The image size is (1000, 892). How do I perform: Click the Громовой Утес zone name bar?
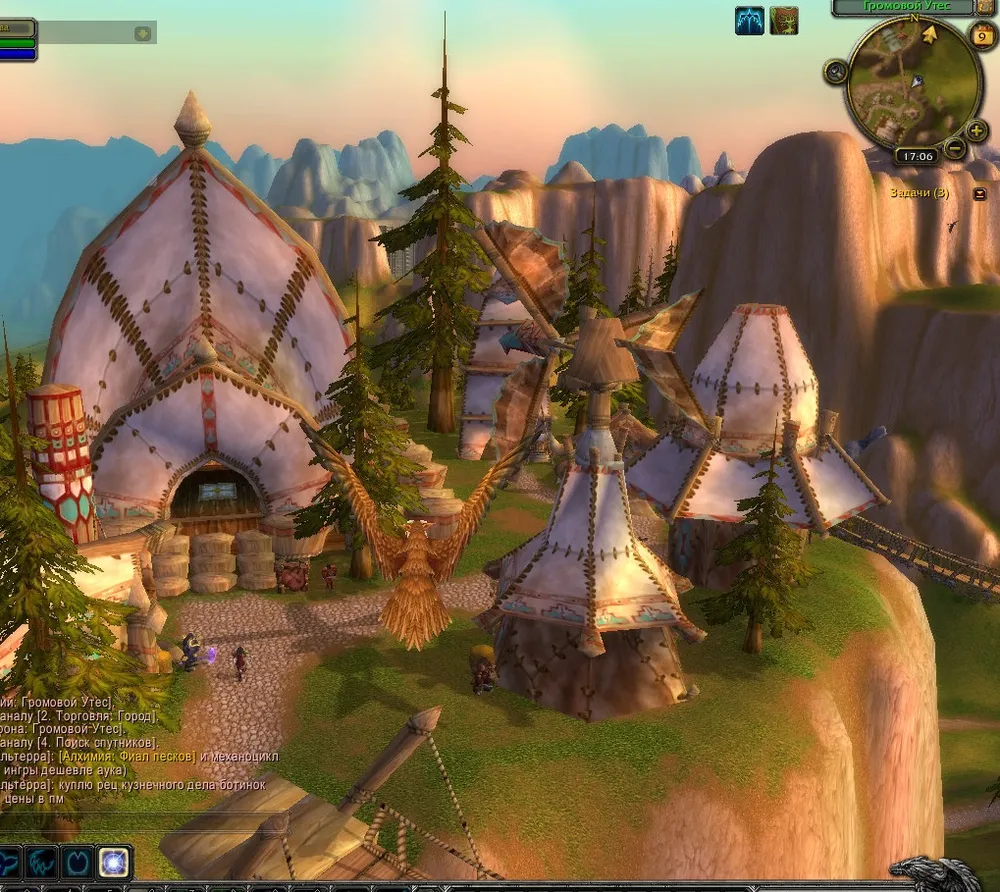click(x=904, y=7)
